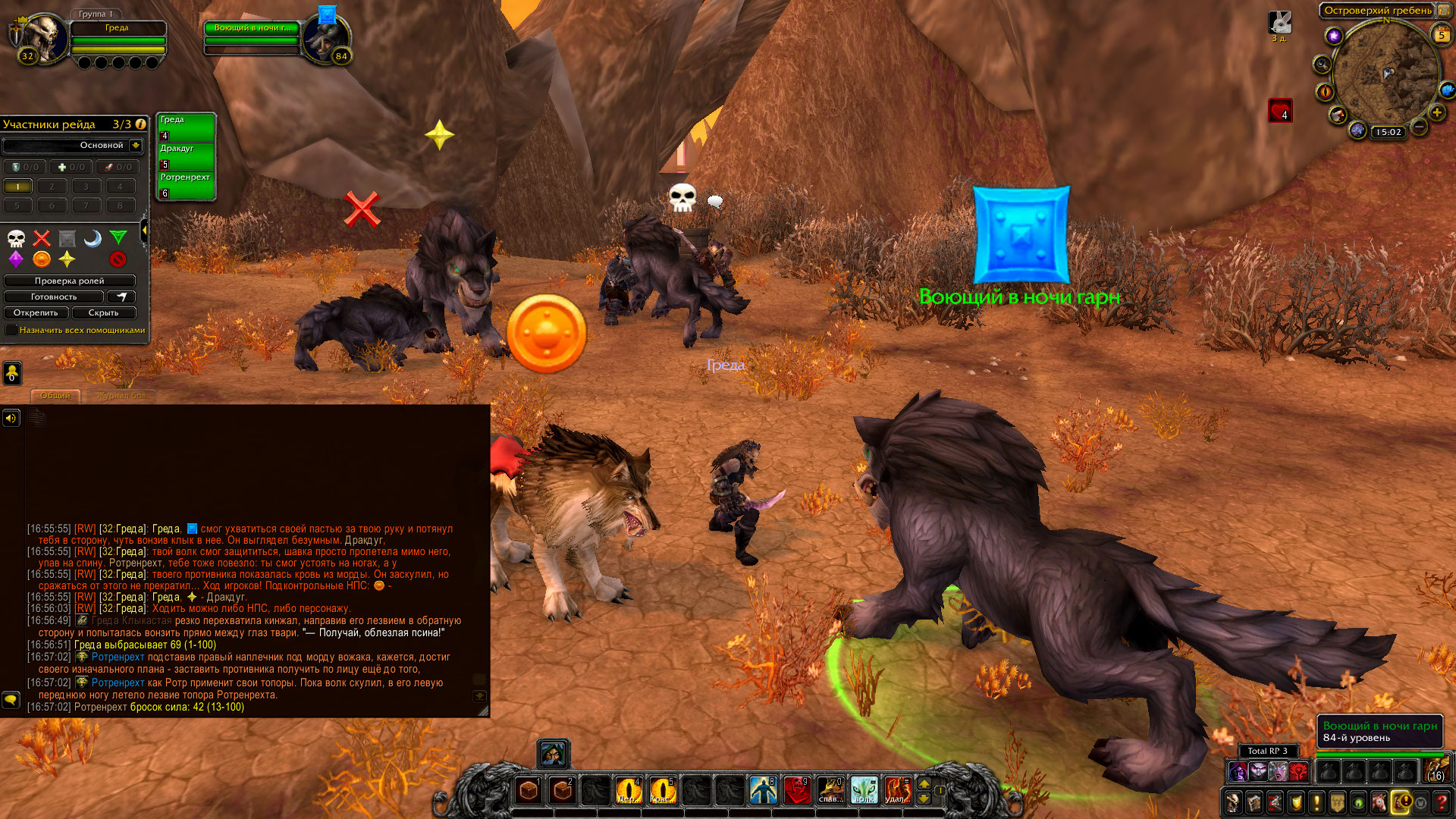This screenshot has width=1456, height=819.
Task: Click the 'Проверка ролей' role check button
Action: 69,281
